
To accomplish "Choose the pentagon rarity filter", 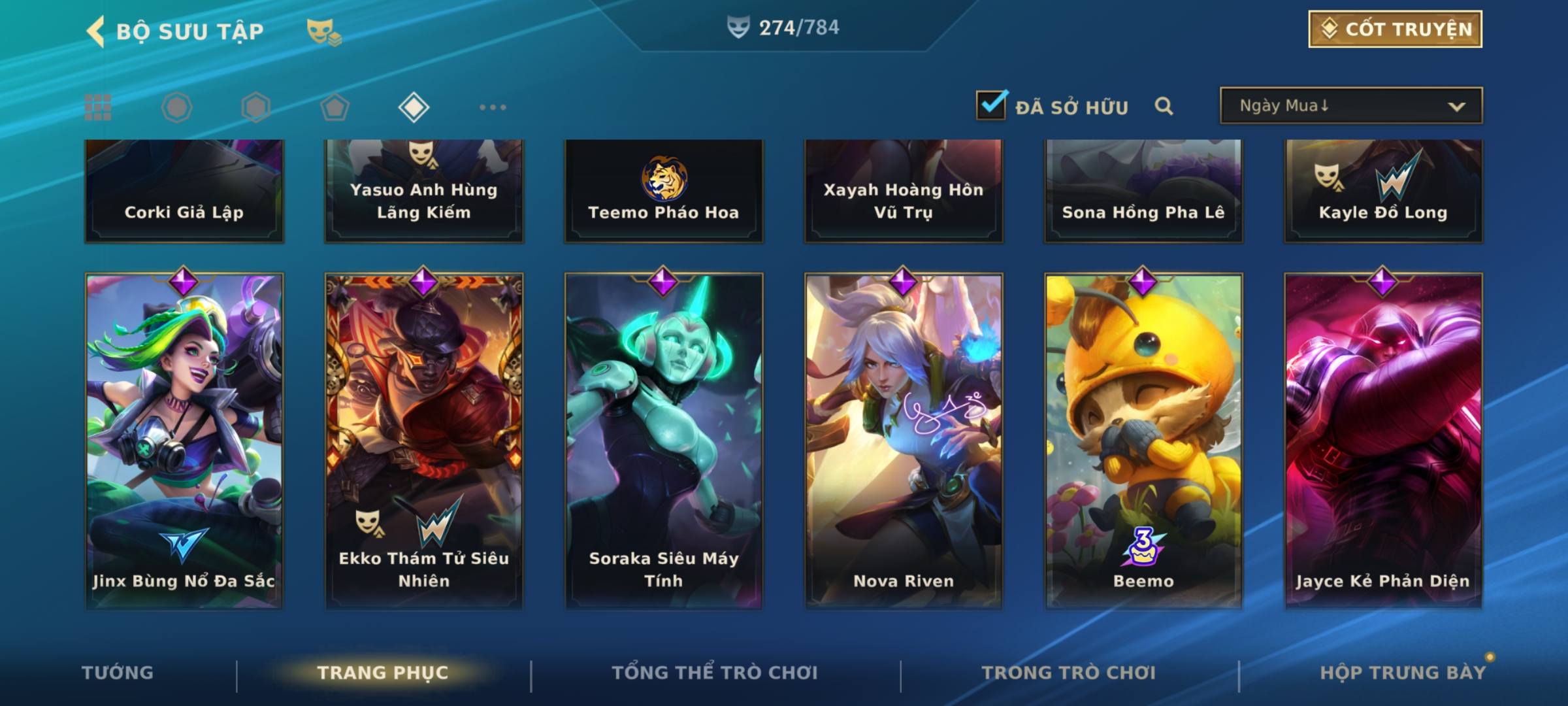I will point(335,107).
